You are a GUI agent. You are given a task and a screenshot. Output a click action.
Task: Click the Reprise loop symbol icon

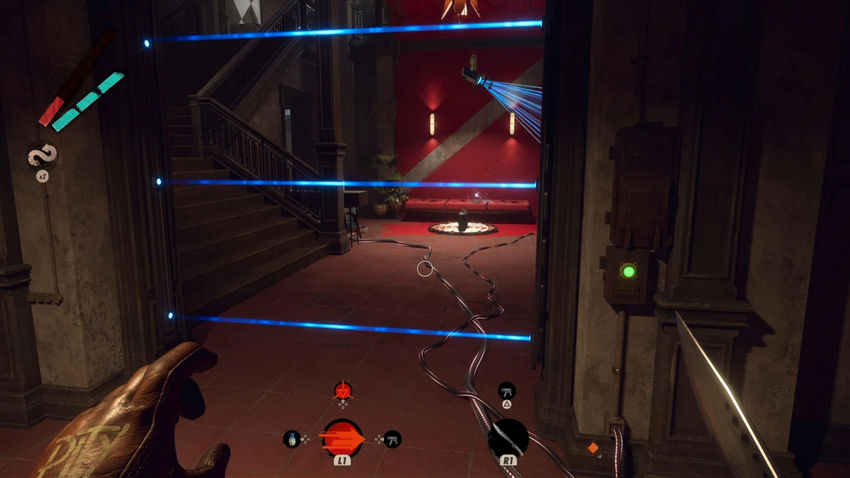[42, 155]
